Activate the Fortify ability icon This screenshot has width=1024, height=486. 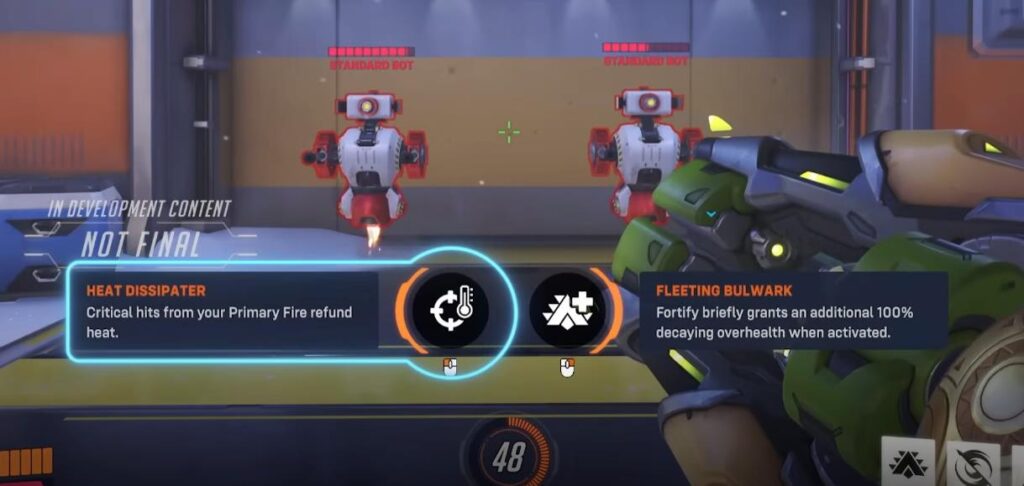pyautogui.click(x=908, y=463)
